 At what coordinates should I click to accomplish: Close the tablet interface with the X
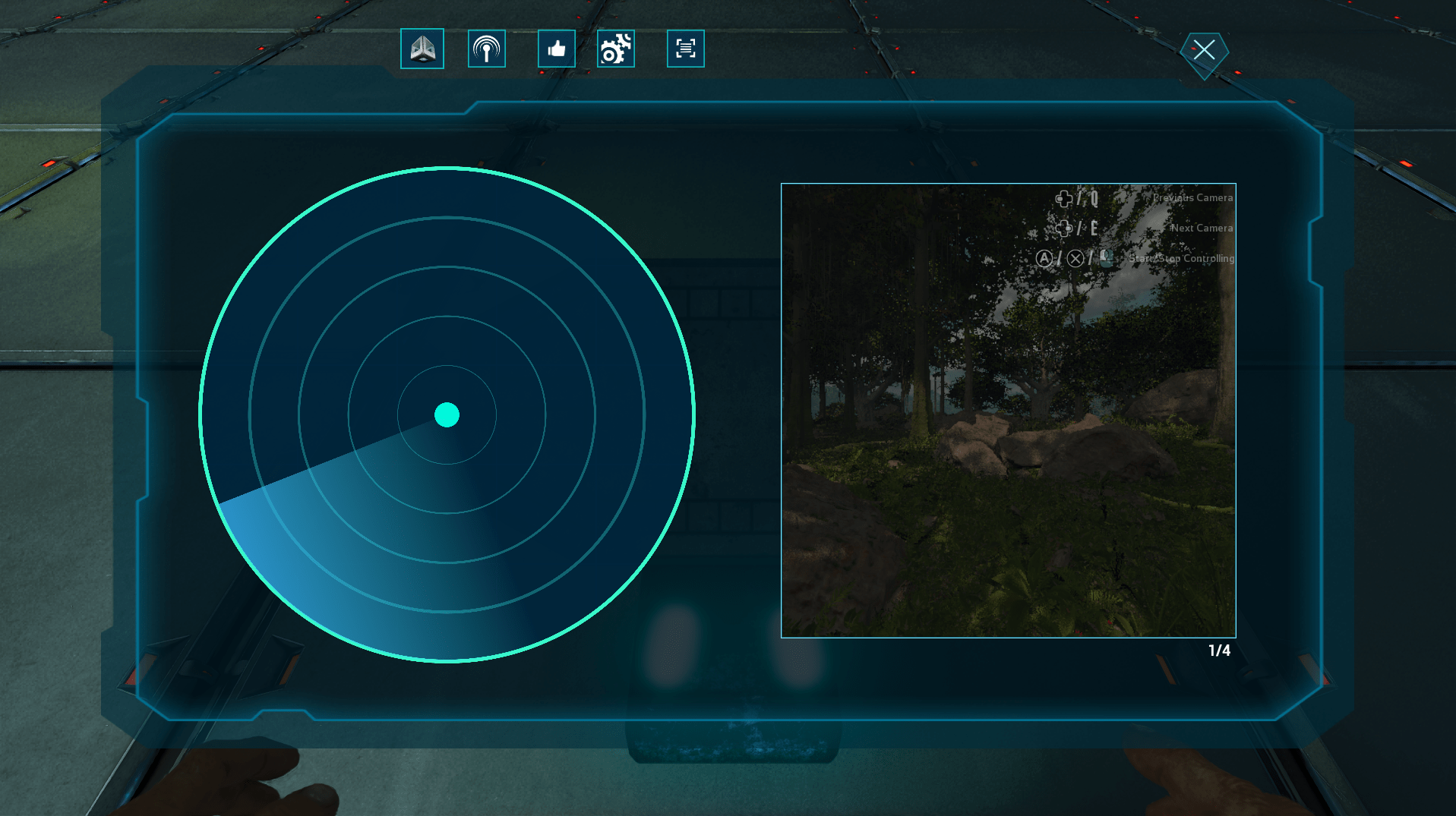pyautogui.click(x=1204, y=51)
